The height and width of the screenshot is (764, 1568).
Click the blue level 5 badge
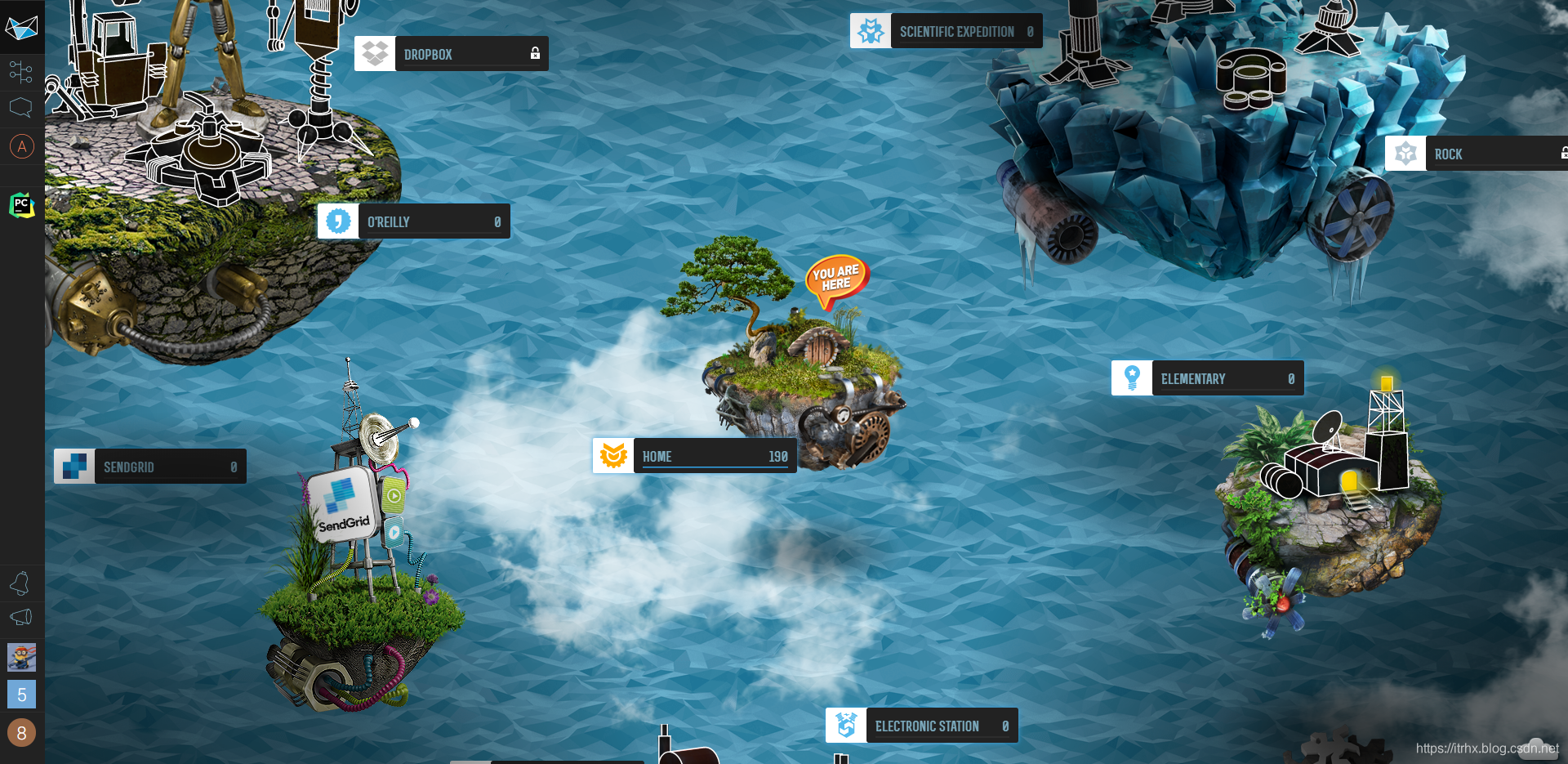click(21, 695)
